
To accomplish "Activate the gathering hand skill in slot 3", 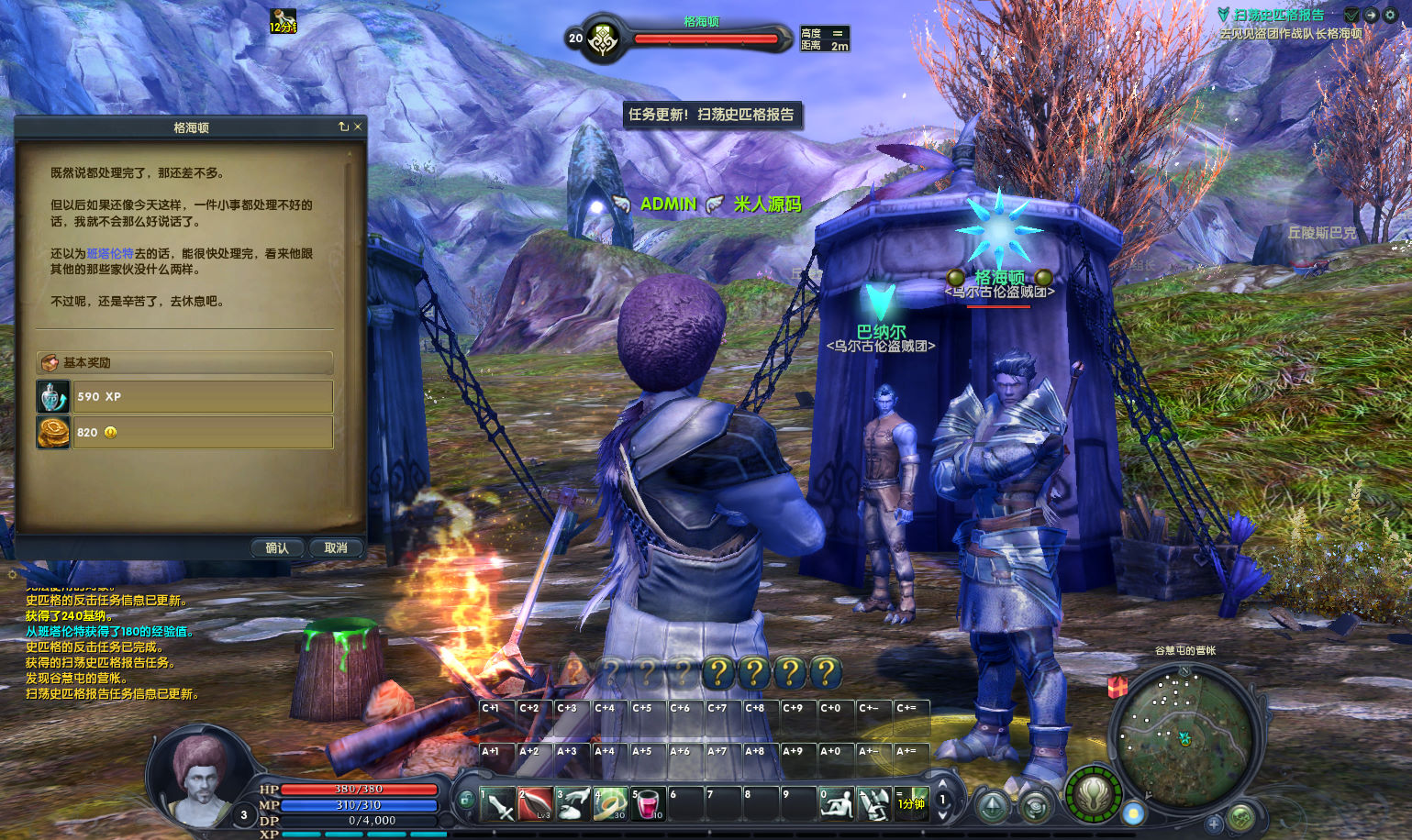I will tap(573, 804).
